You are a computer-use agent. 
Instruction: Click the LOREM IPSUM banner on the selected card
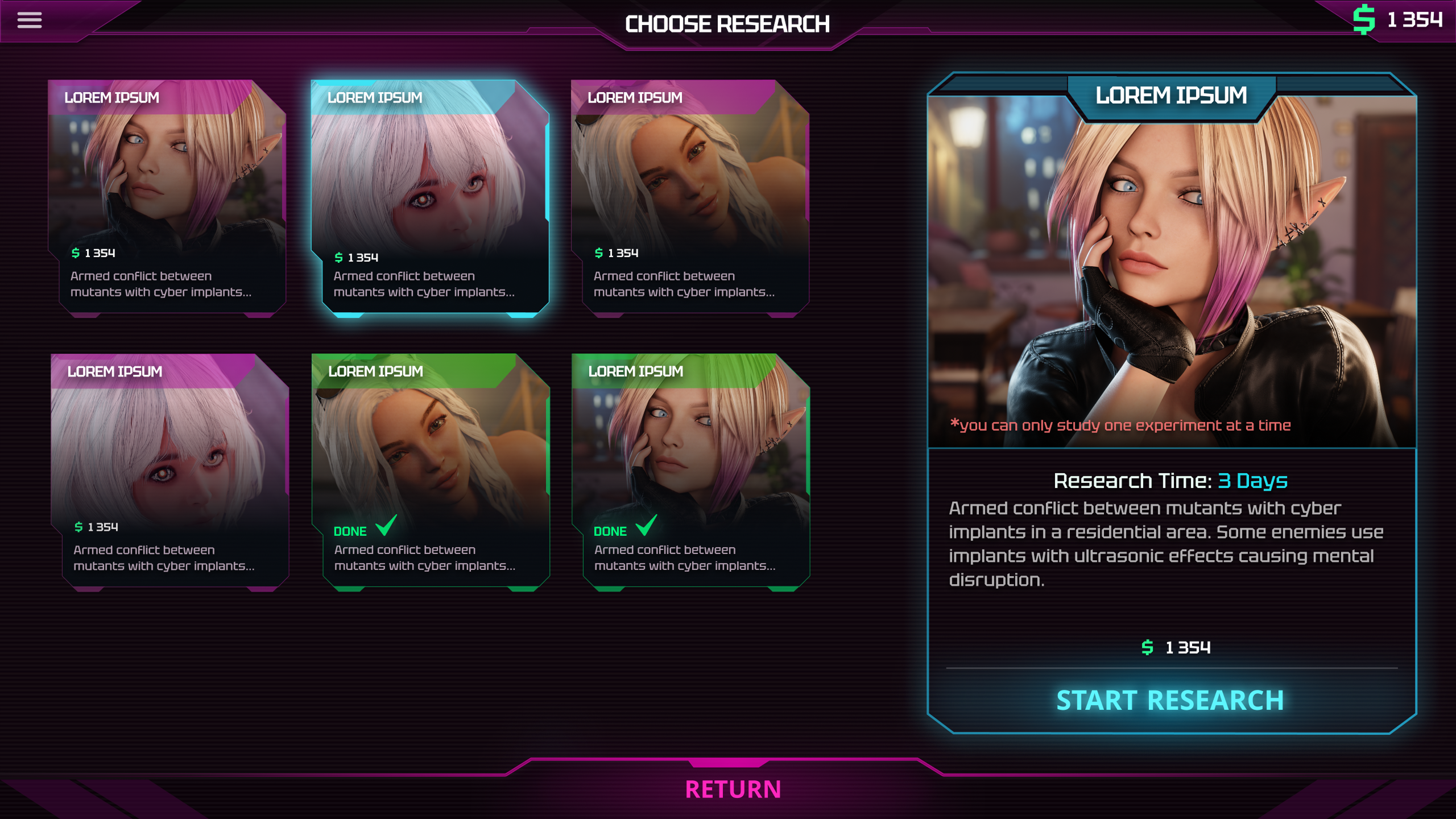pyautogui.click(x=375, y=97)
